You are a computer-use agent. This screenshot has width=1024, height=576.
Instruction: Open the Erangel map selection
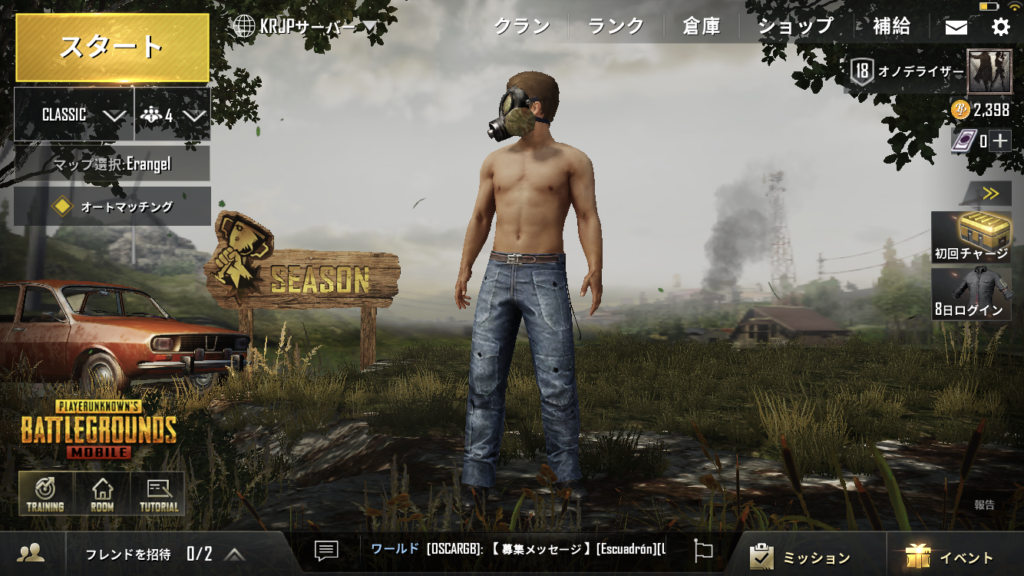pos(112,163)
